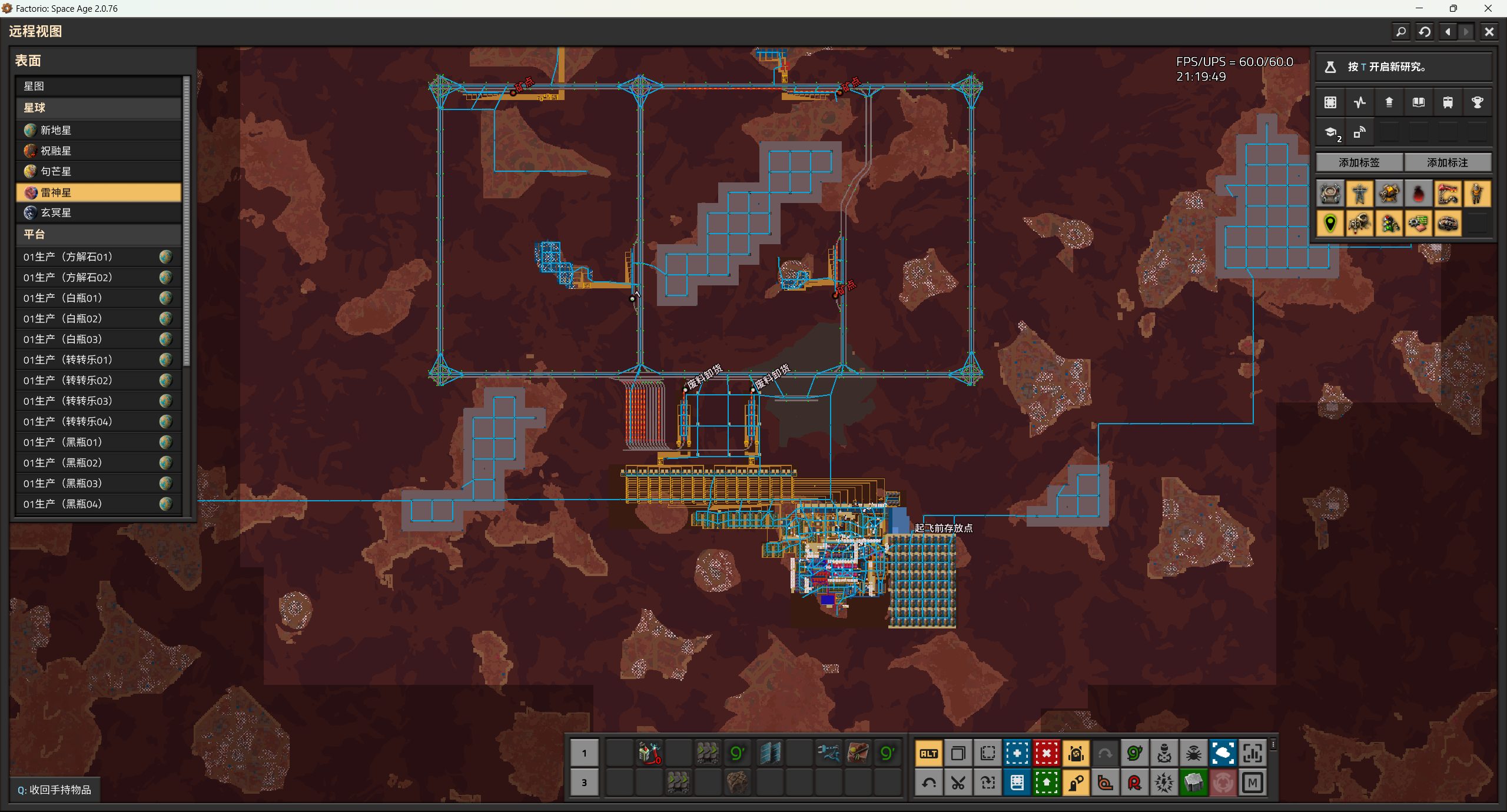
Task: Click the scissors cut tool
Action: tap(958, 783)
